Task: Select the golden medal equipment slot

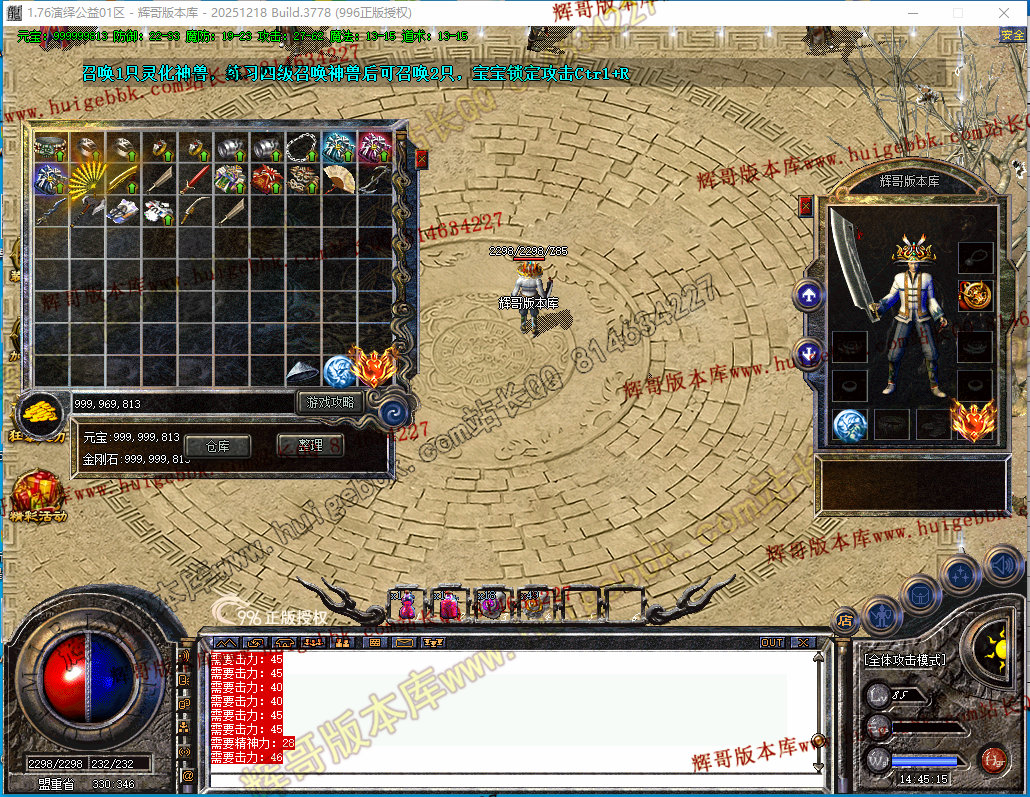Action: click(975, 295)
